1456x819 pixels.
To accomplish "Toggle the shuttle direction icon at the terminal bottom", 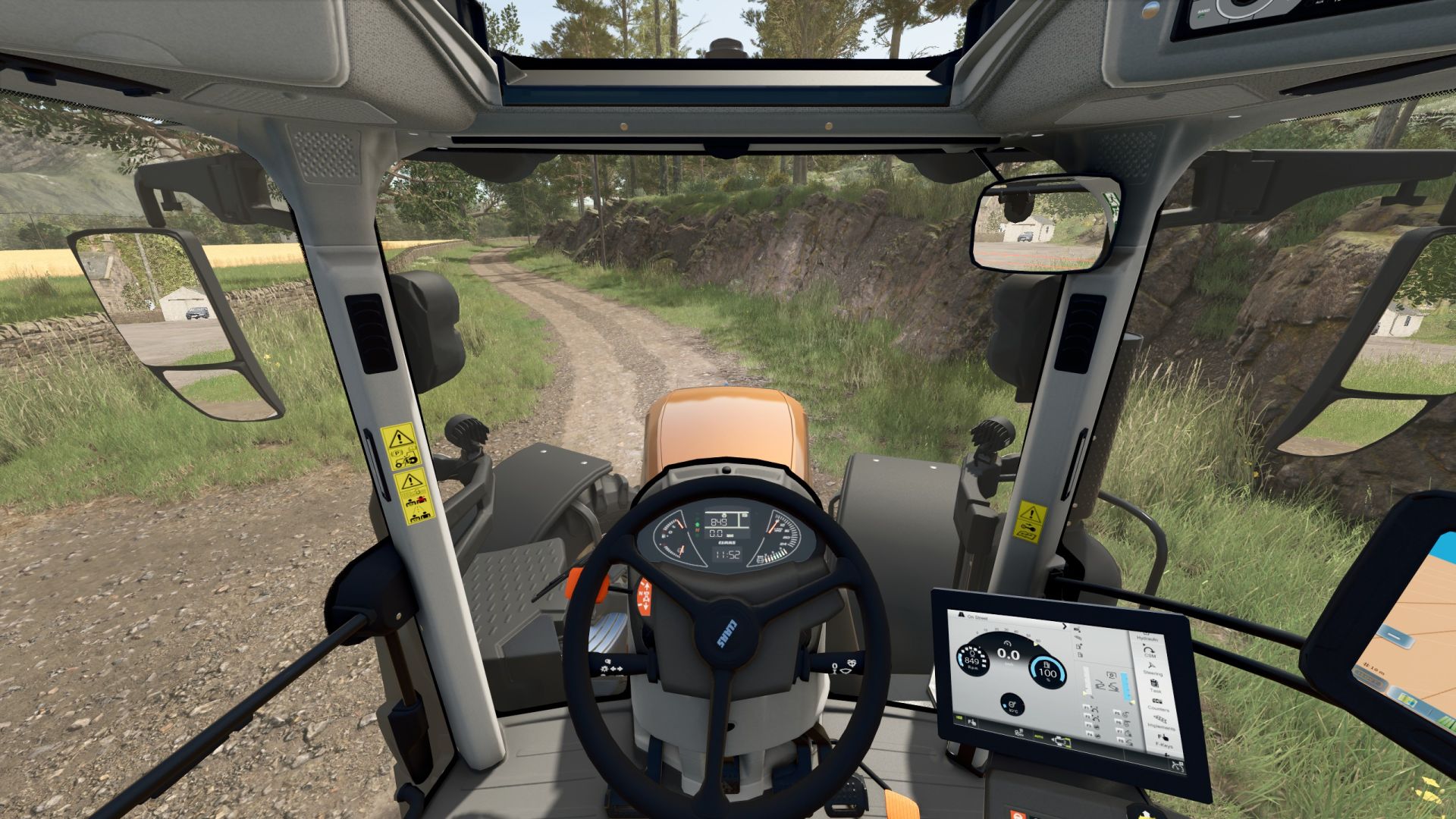I will [x=1060, y=742].
